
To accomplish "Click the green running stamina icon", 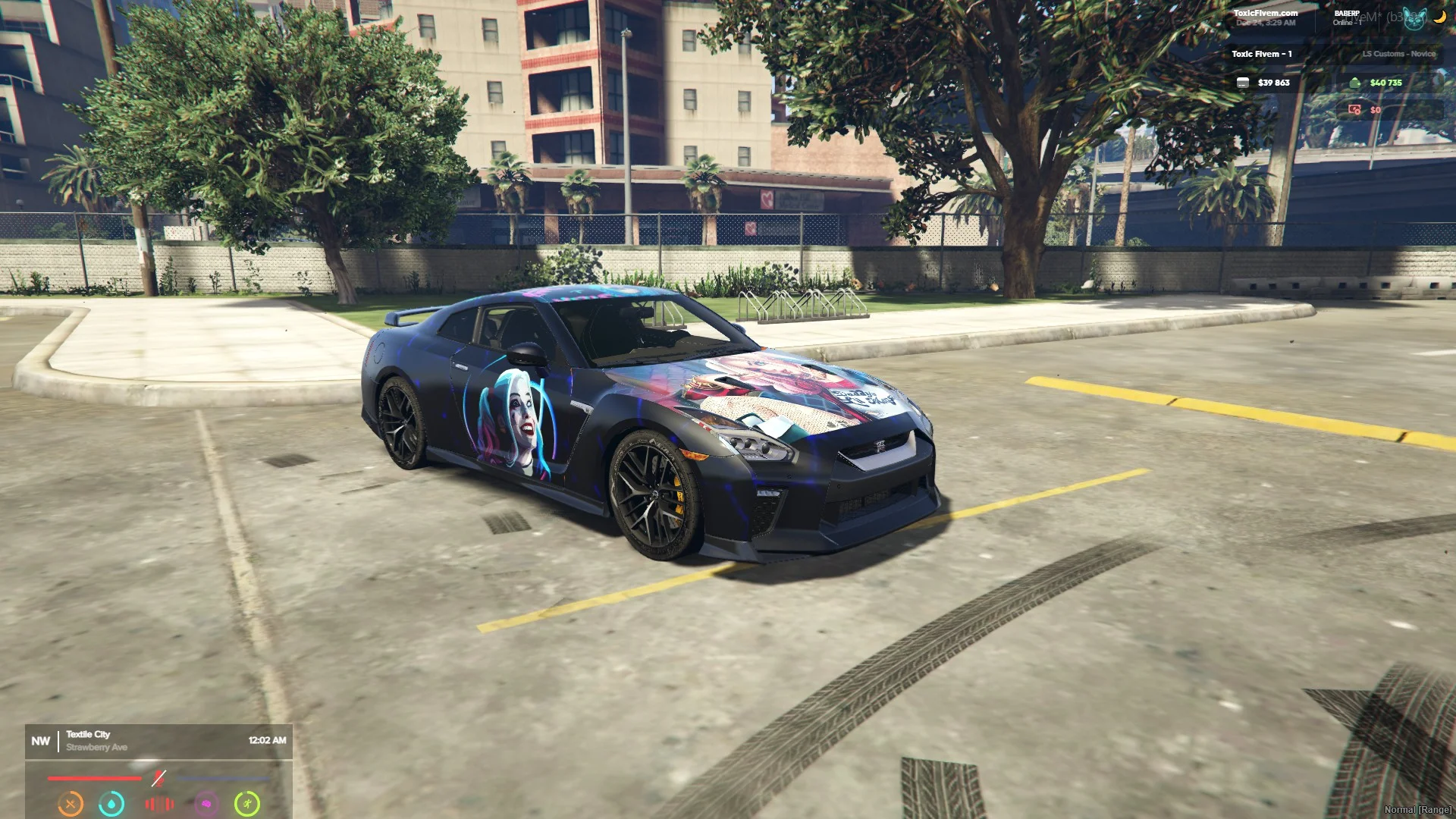I will 247,803.
